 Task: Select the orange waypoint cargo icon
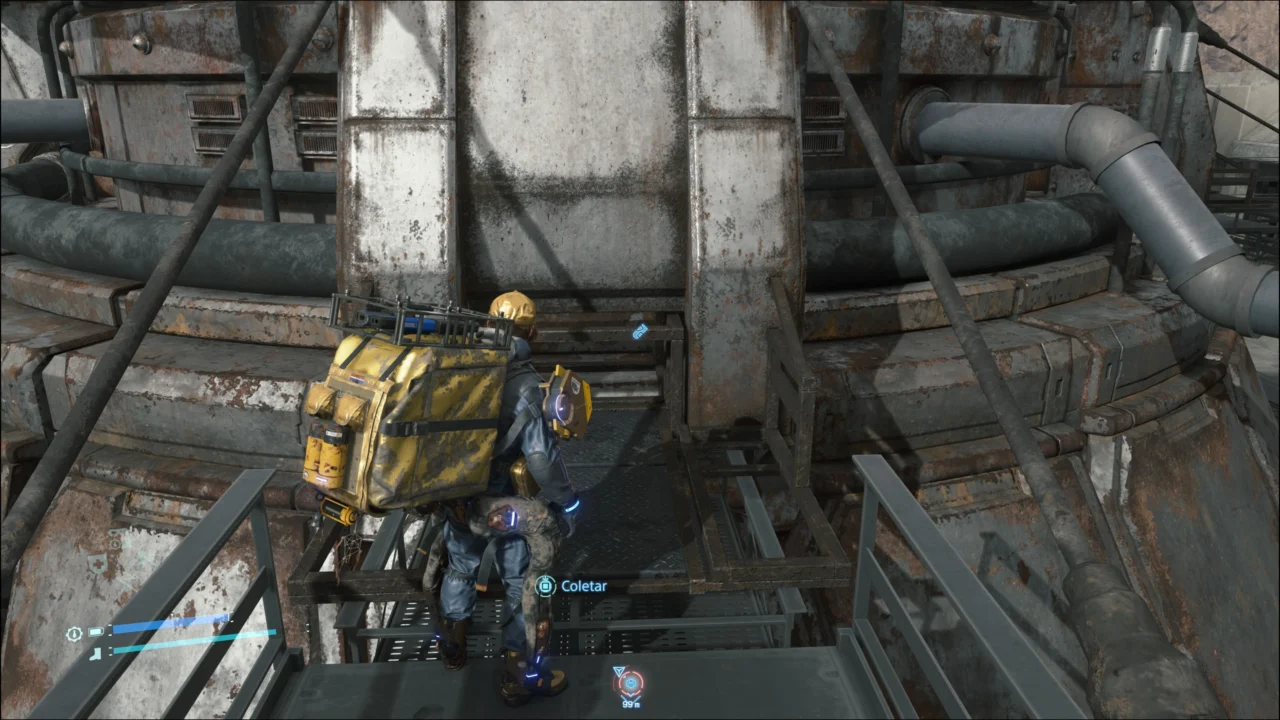pyautogui.click(x=630, y=683)
